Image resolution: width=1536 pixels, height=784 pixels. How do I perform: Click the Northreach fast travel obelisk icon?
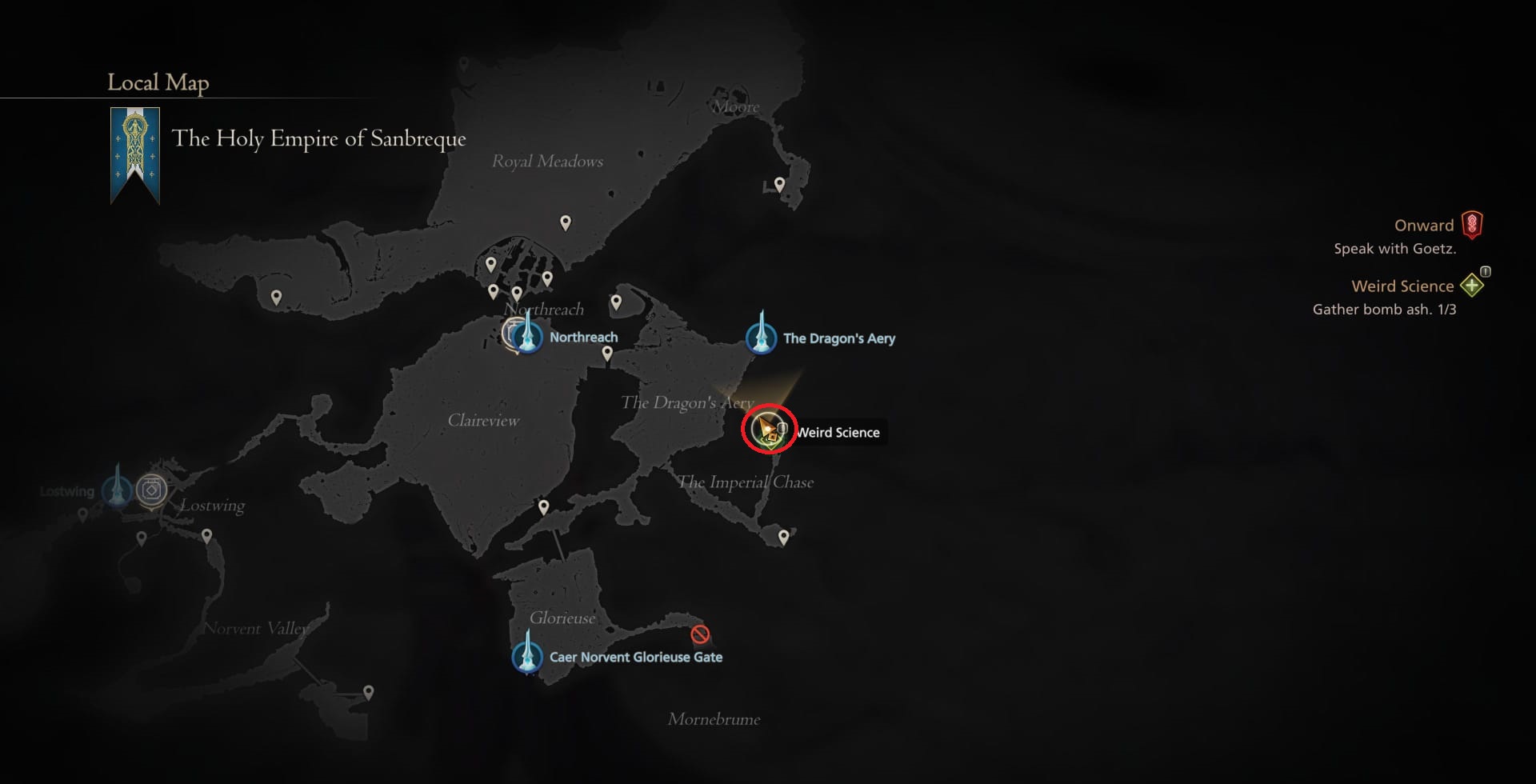point(526,337)
